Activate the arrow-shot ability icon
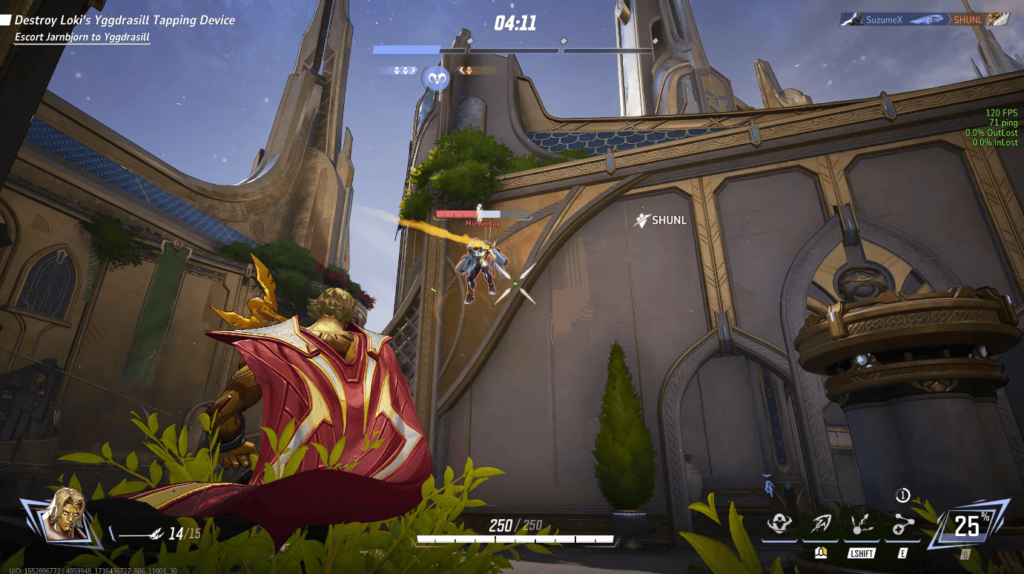Image resolution: width=1024 pixels, height=574 pixels. point(821,523)
